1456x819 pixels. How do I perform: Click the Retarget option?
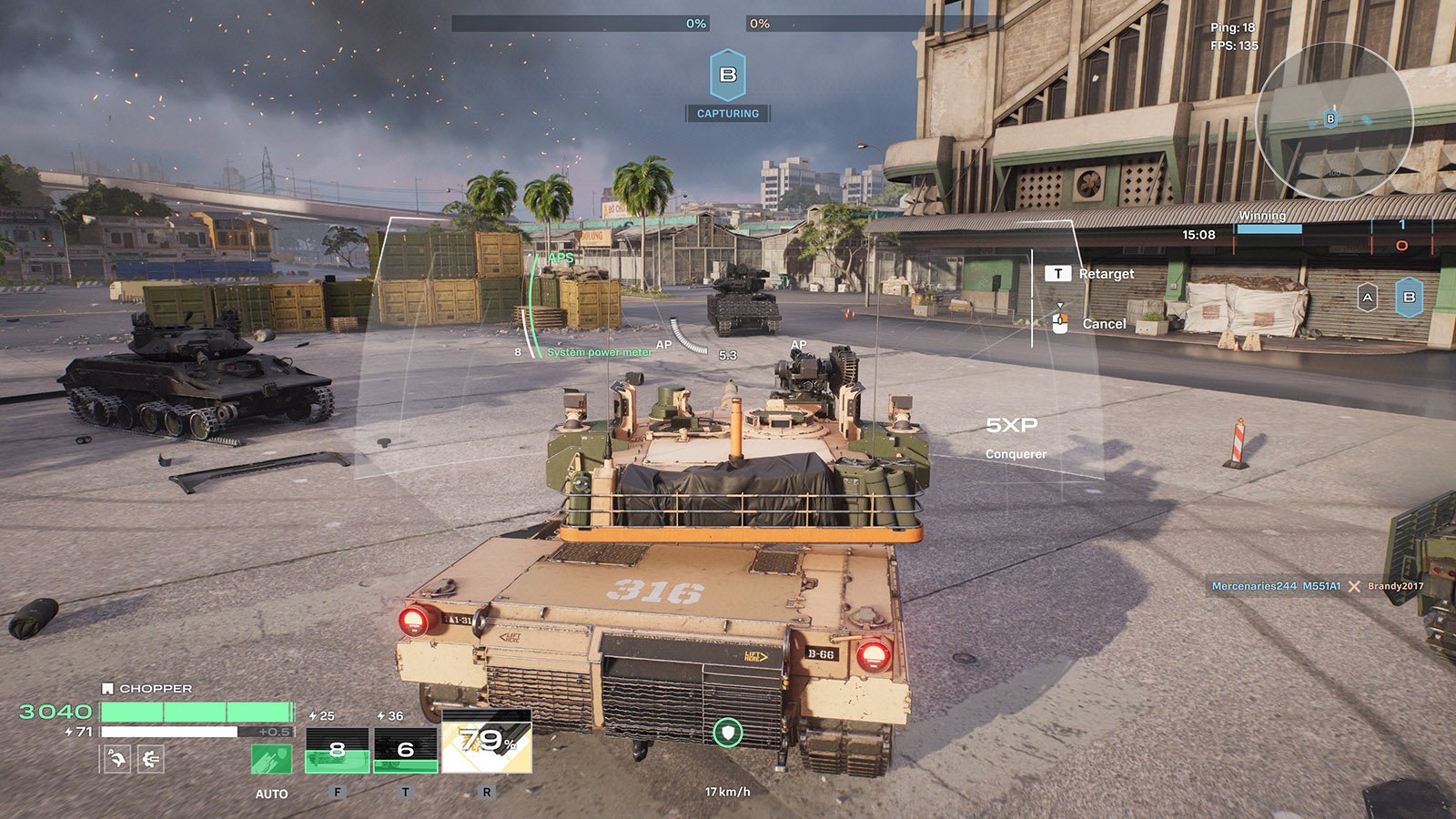[1106, 274]
